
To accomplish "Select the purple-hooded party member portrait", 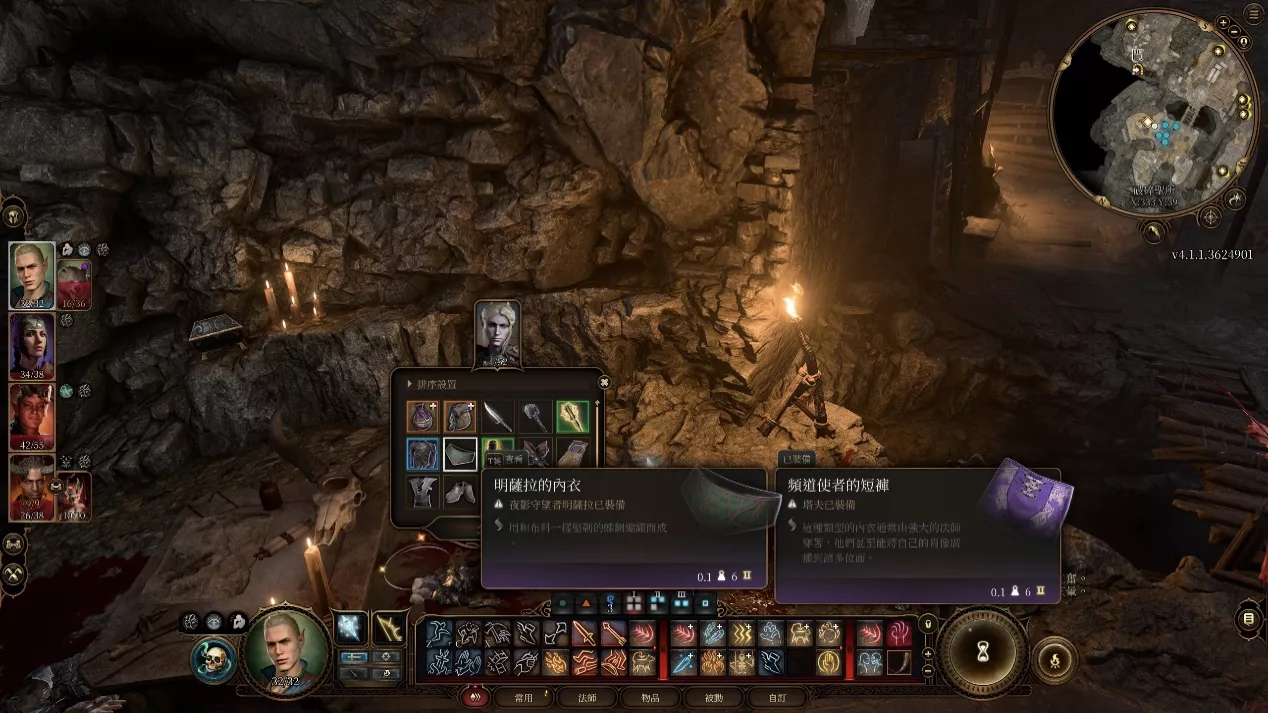I will [32, 345].
